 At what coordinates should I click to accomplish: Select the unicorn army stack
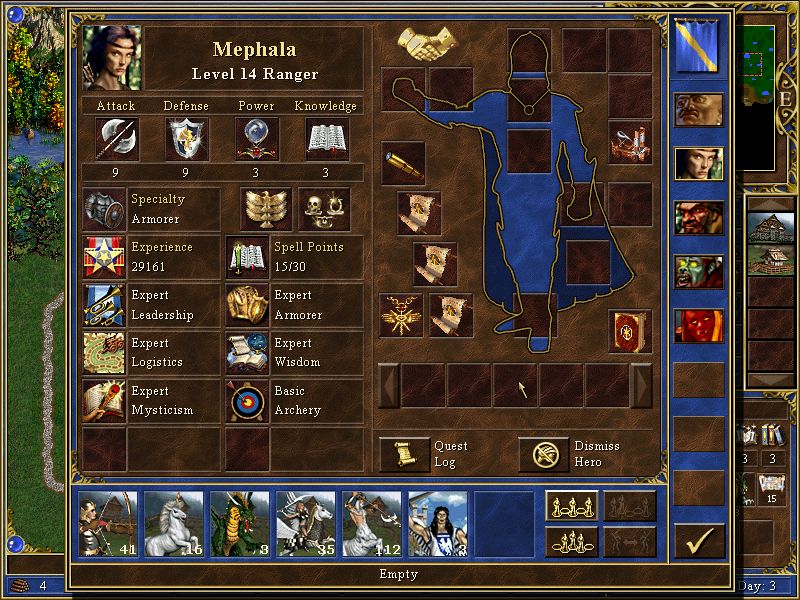[x=173, y=523]
